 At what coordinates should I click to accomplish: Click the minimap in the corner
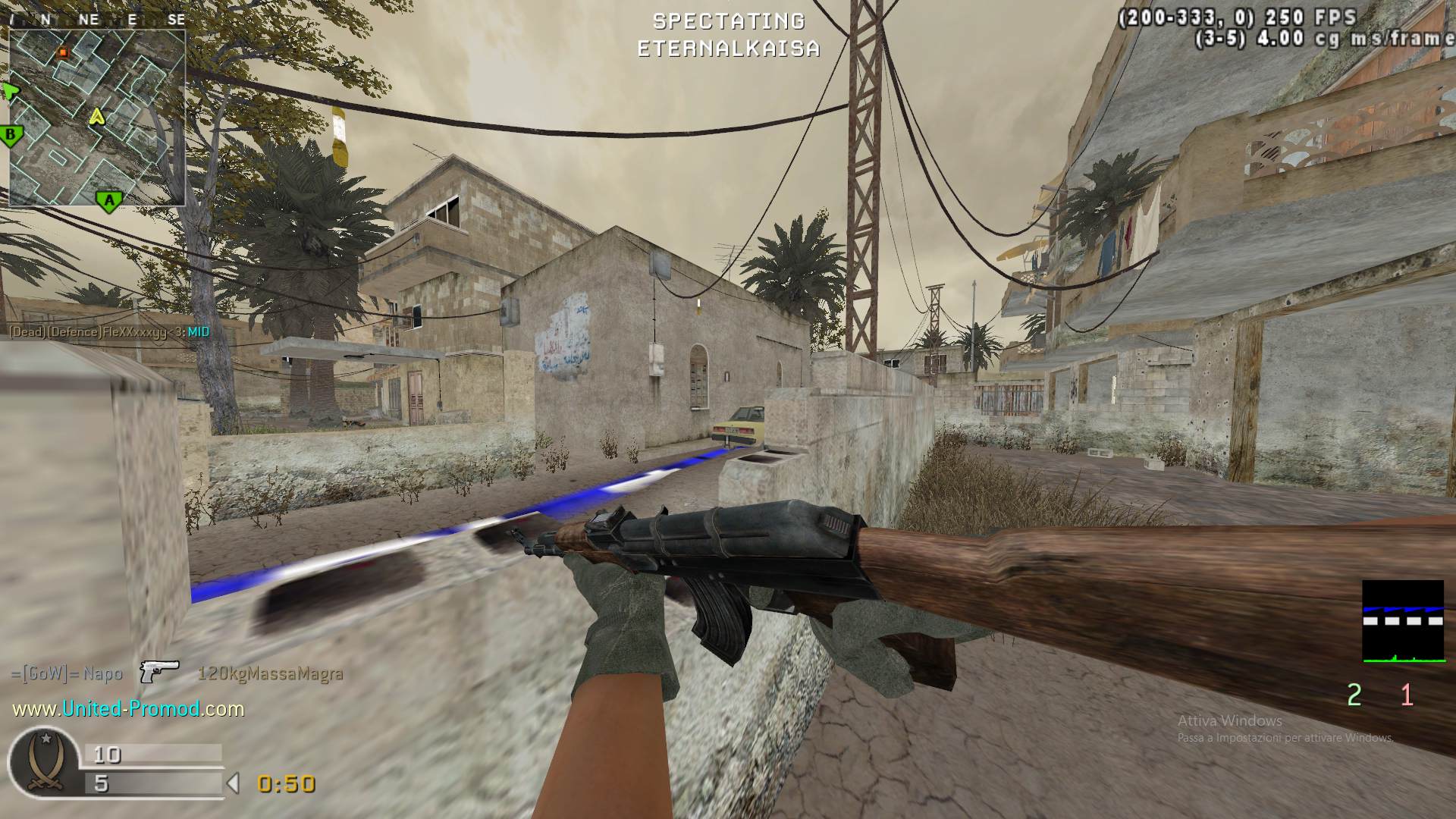[97, 118]
